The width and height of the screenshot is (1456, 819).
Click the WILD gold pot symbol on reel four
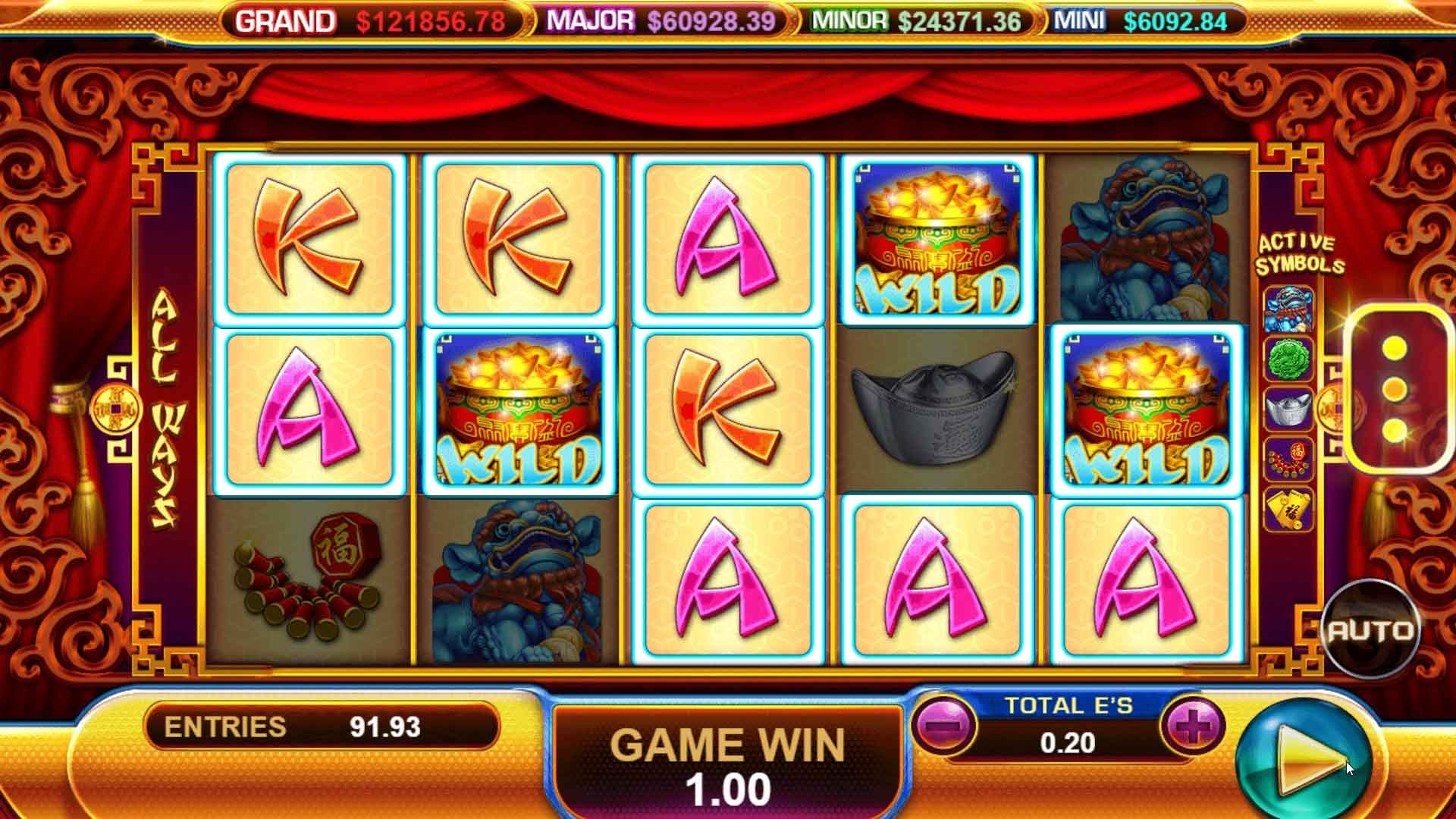(937, 237)
